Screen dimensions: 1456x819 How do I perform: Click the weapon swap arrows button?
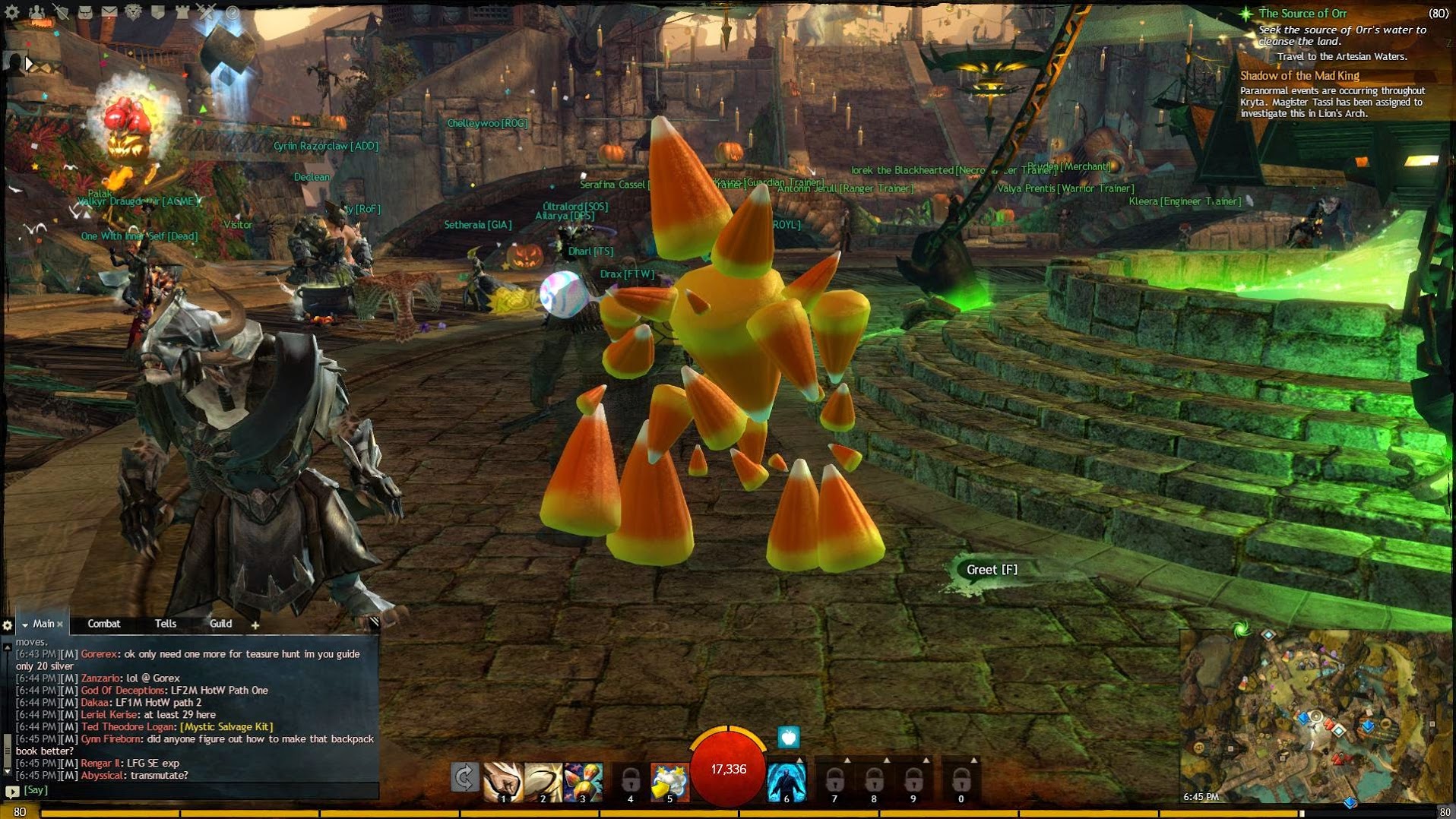(x=464, y=778)
